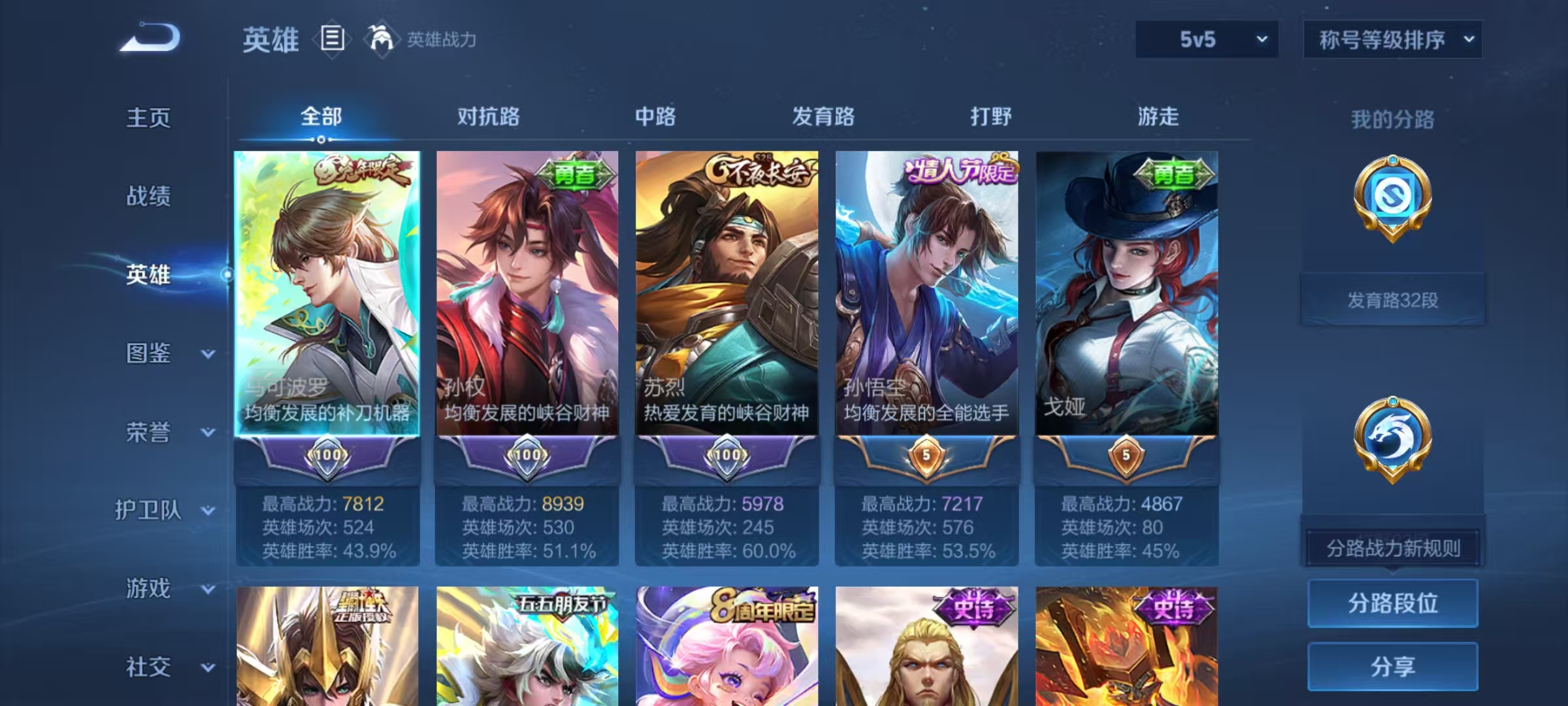Image resolution: width=1568 pixels, height=706 pixels.
Task: Open the 5v5 mode dropdown
Action: [1206, 40]
